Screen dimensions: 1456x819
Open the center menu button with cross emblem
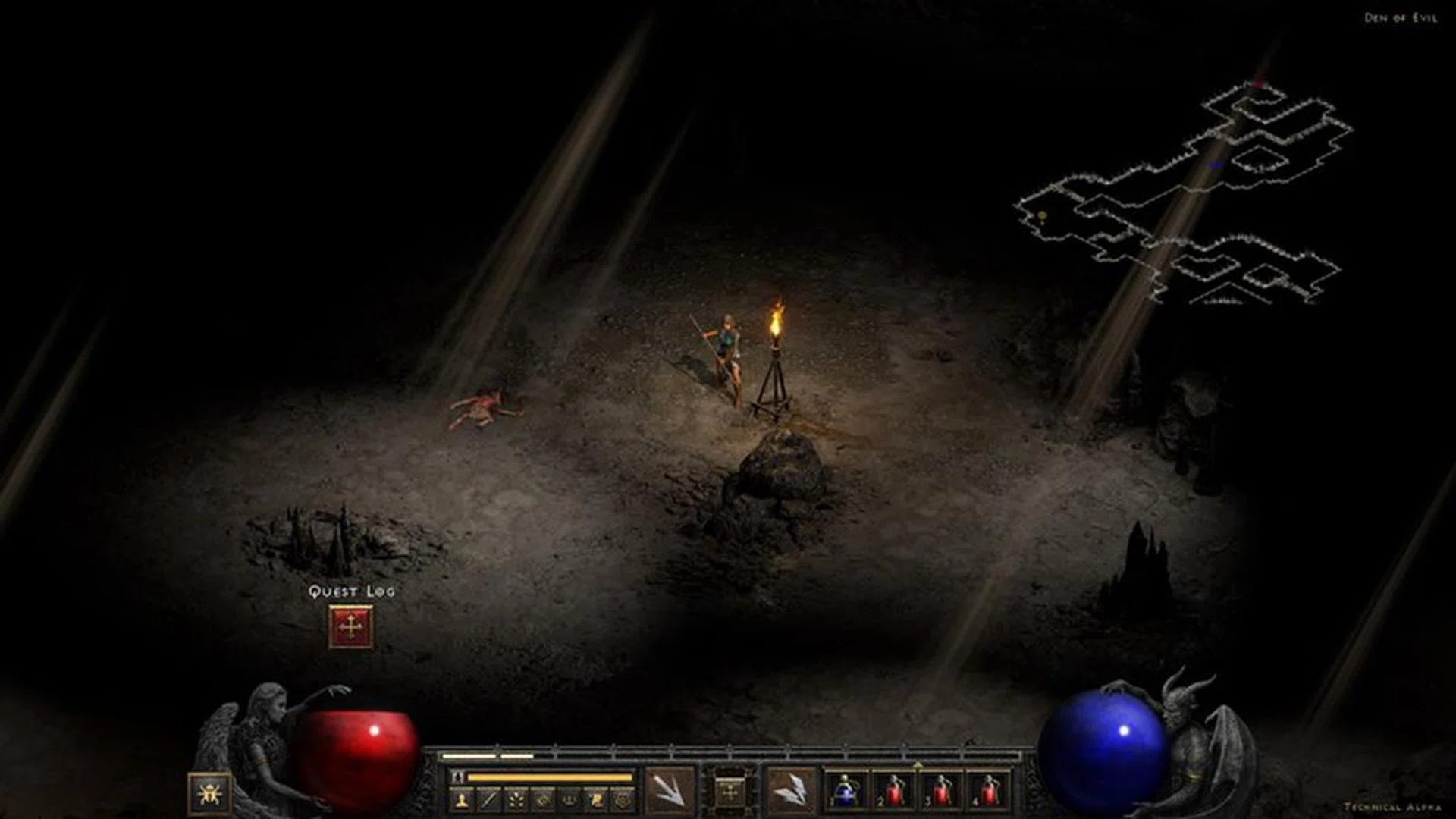click(x=730, y=793)
